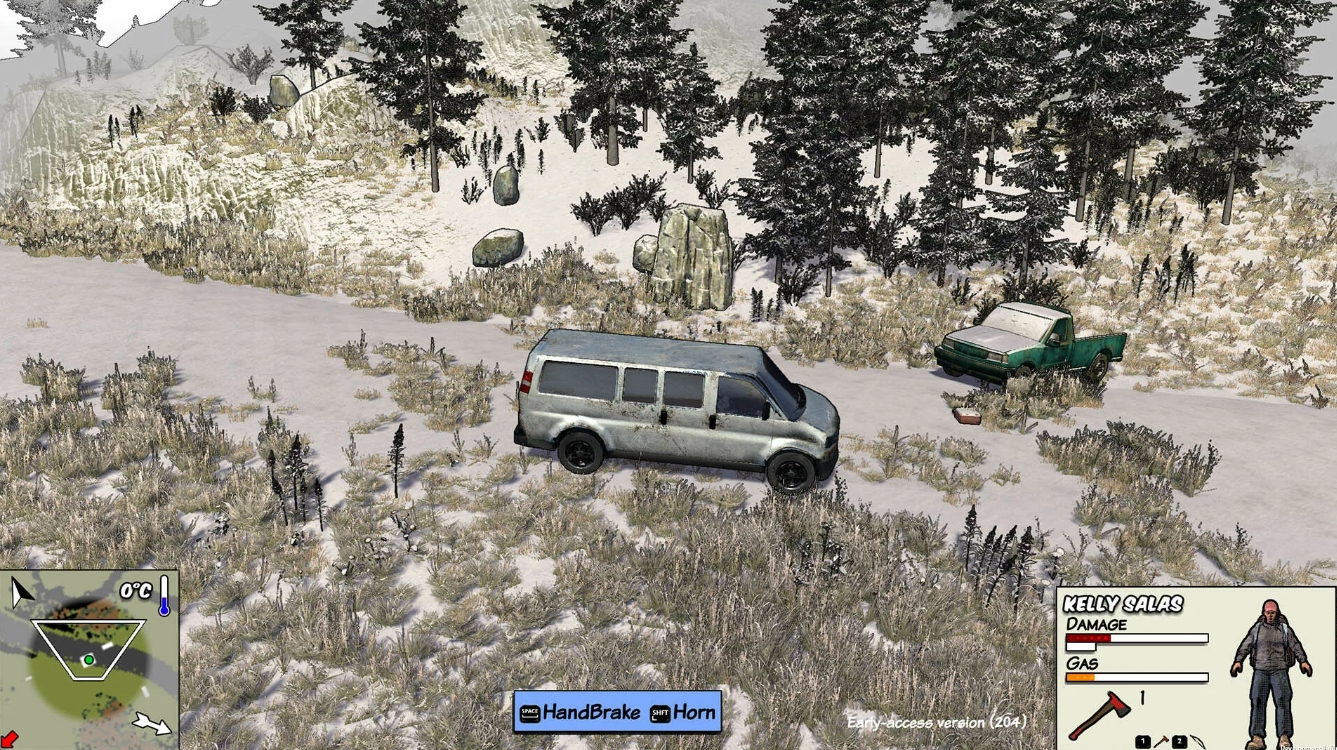The width and height of the screenshot is (1337, 750).
Task: Click the Kelly Salas name label
Action: coord(1124,605)
